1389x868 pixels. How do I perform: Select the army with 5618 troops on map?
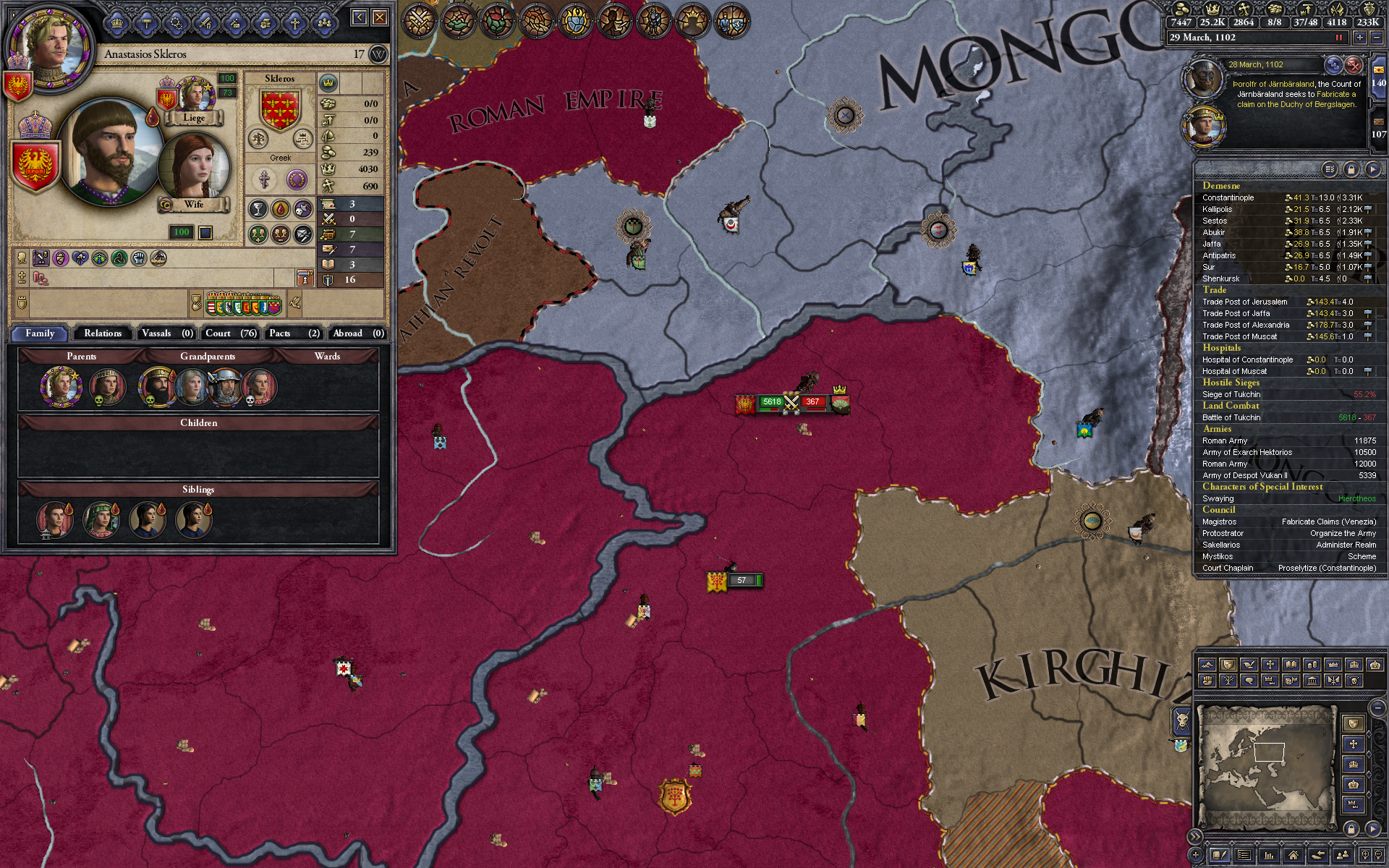tap(771, 402)
